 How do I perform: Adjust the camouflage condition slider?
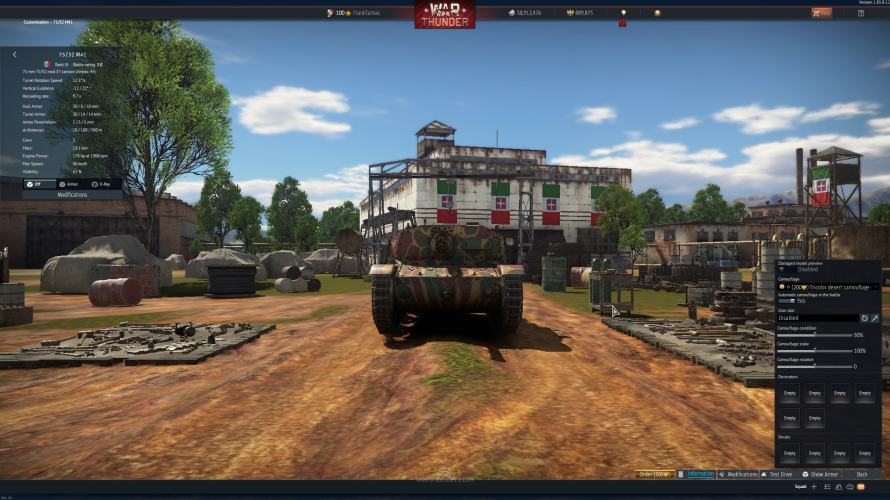point(814,335)
